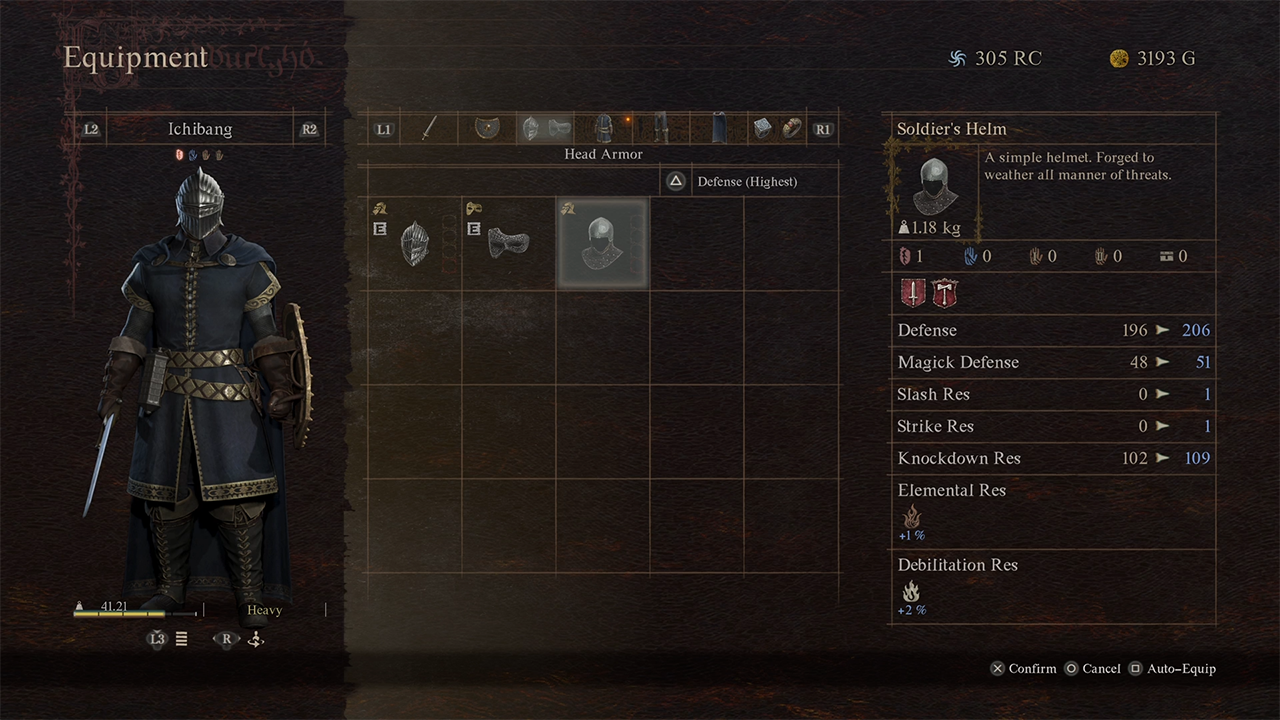
Task: Open the leg armor tab
Action: [660, 129]
